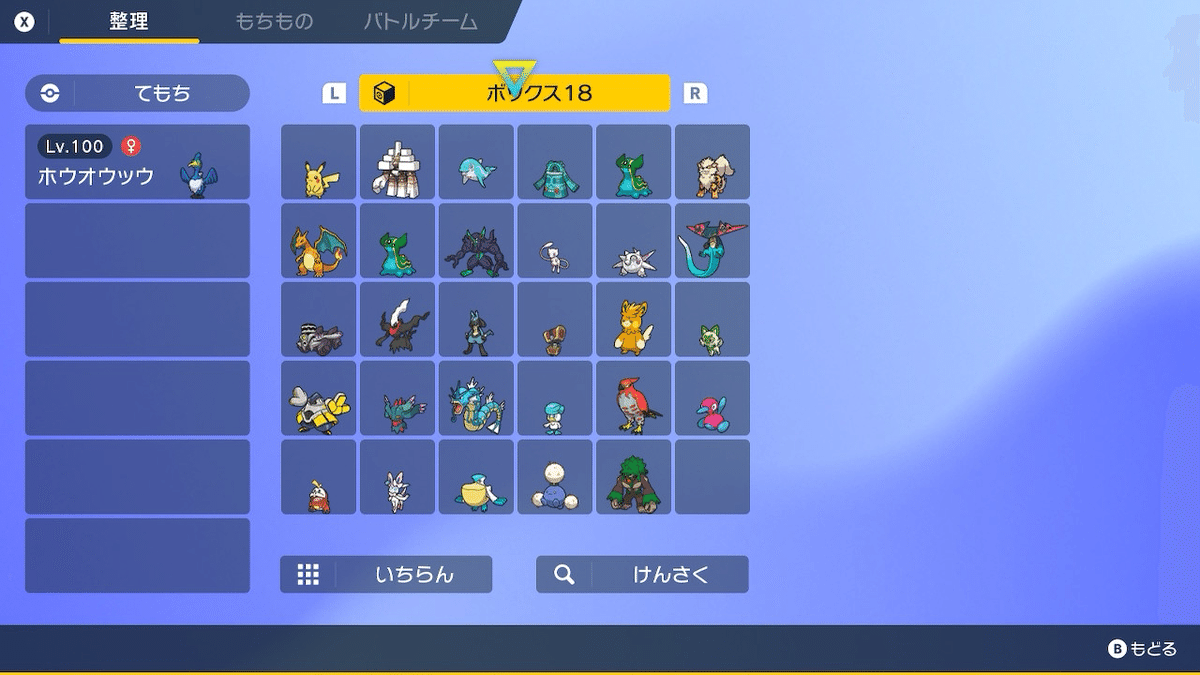Open the けんさく search button
This screenshot has height=675, width=1200.
tap(642, 574)
